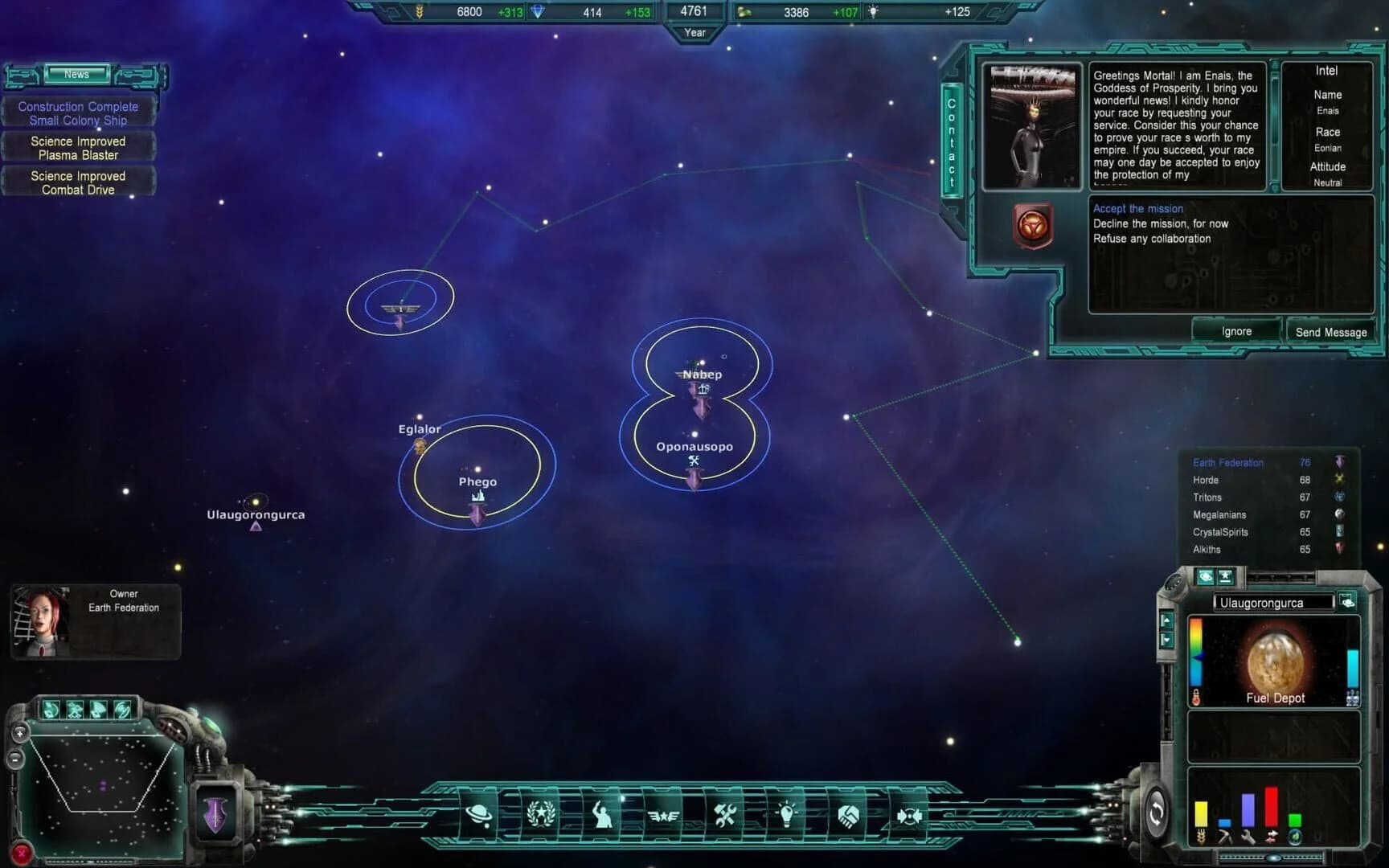
Task: Click the military wings fleet icon
Action: tap(663, 815)
